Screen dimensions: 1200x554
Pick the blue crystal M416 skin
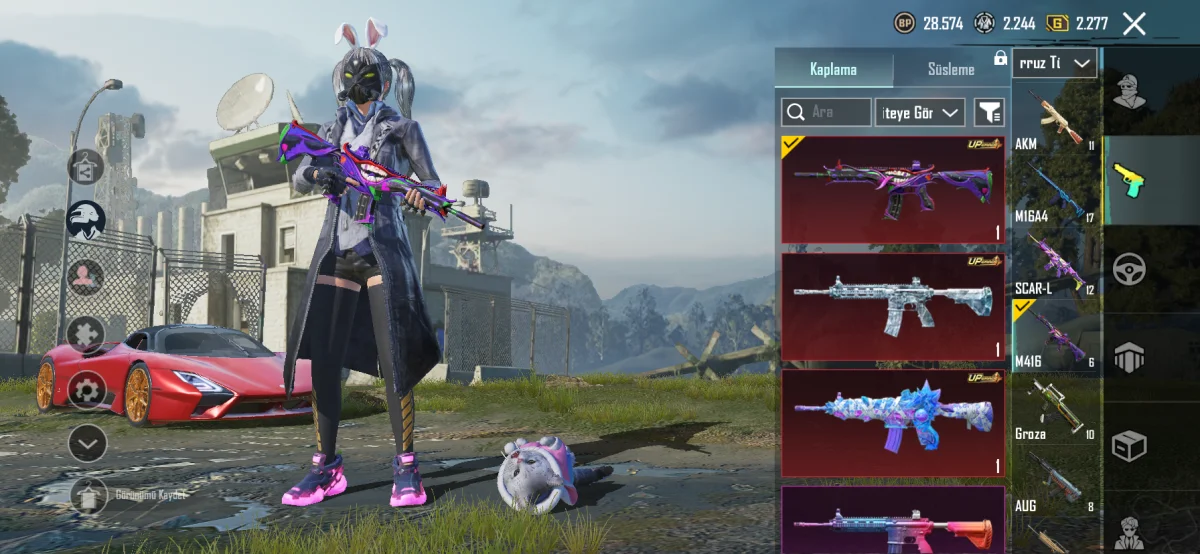point(892,422)
